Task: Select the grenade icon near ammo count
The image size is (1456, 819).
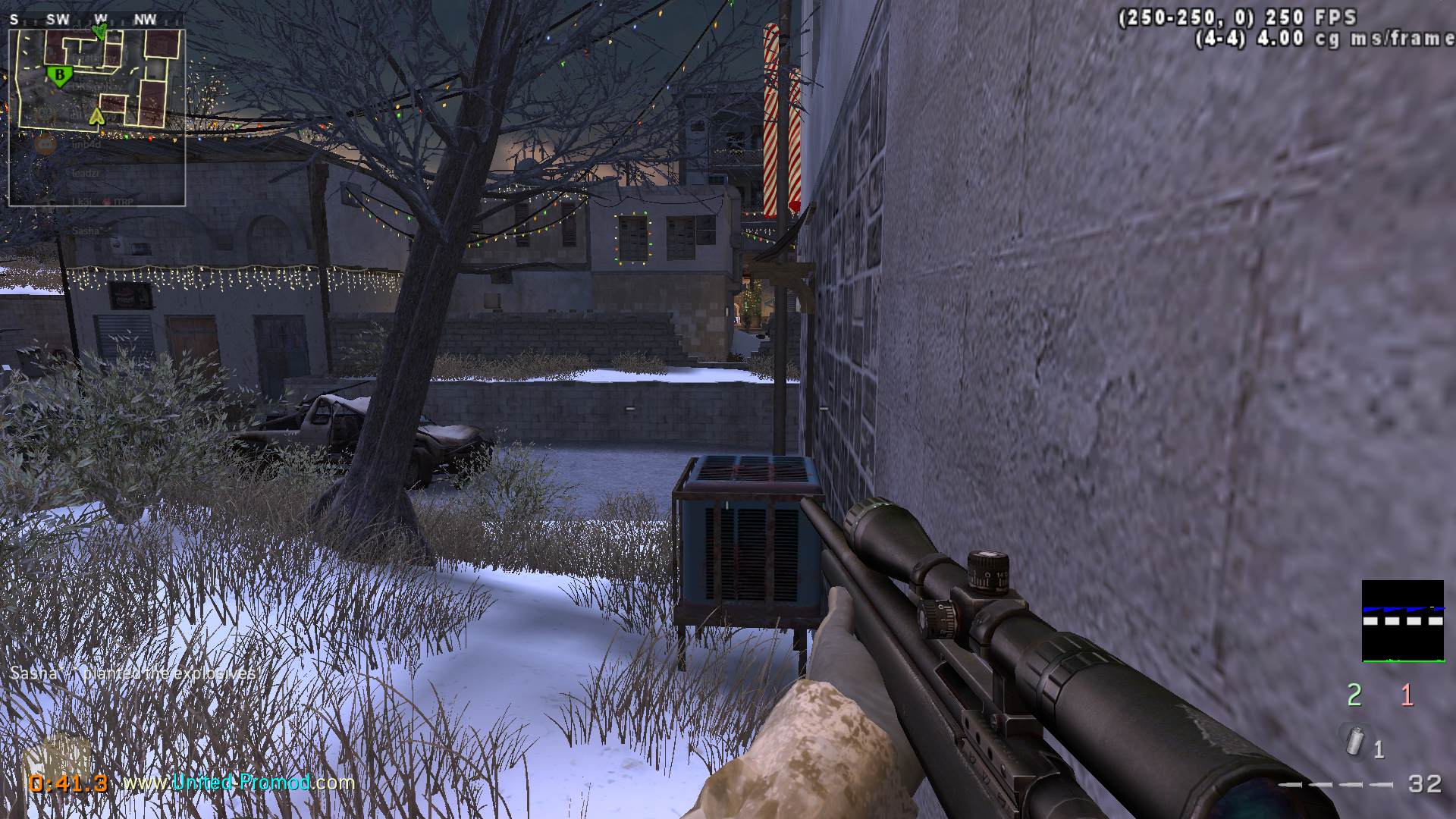Action: (x=1353, y=739)
